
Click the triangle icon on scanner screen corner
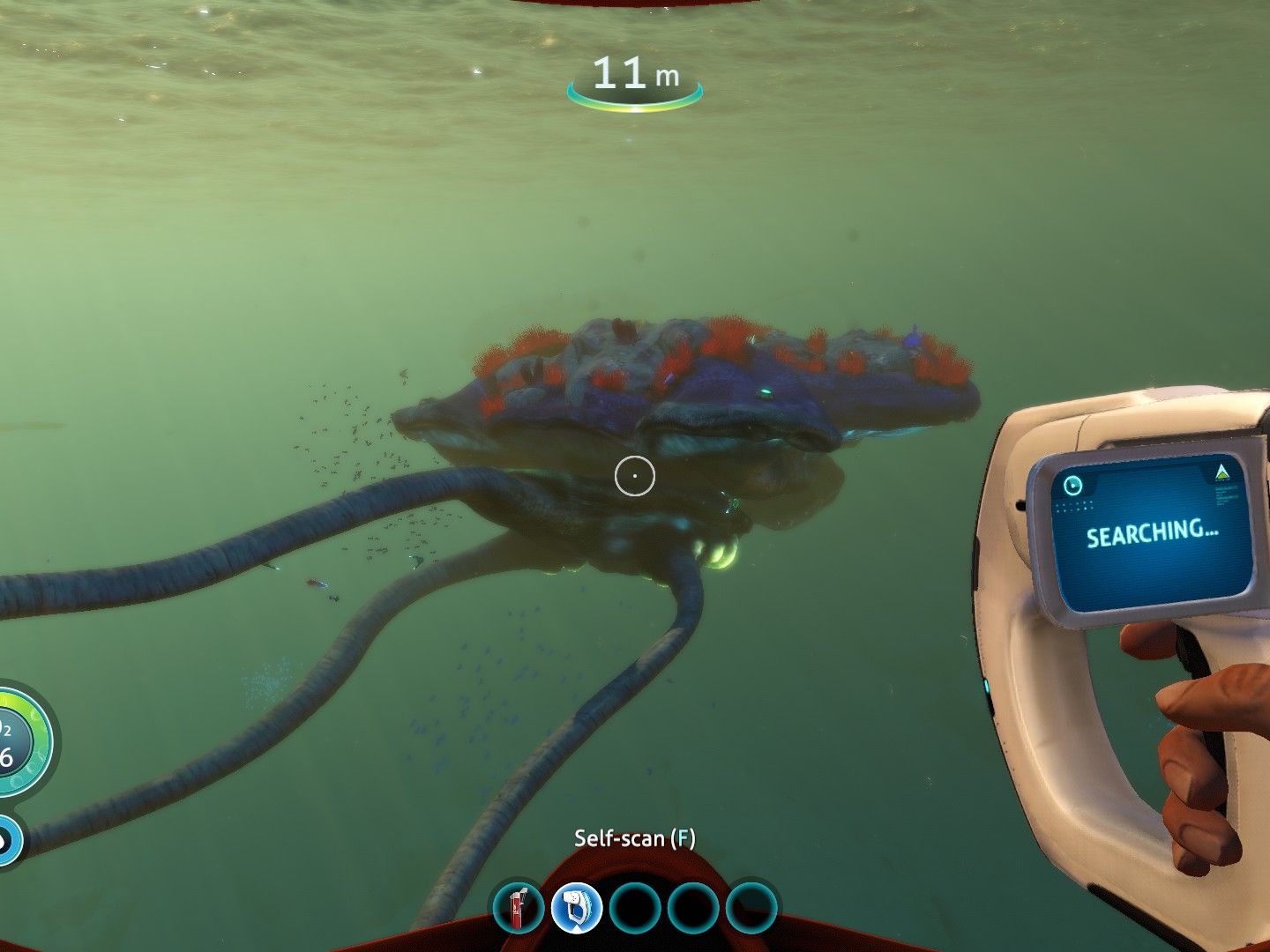coord(1220,472)
